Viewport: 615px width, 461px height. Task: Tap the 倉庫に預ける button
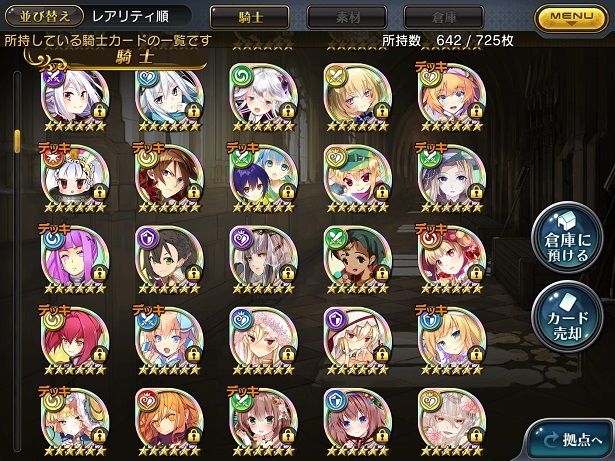(x=564, y=238)
